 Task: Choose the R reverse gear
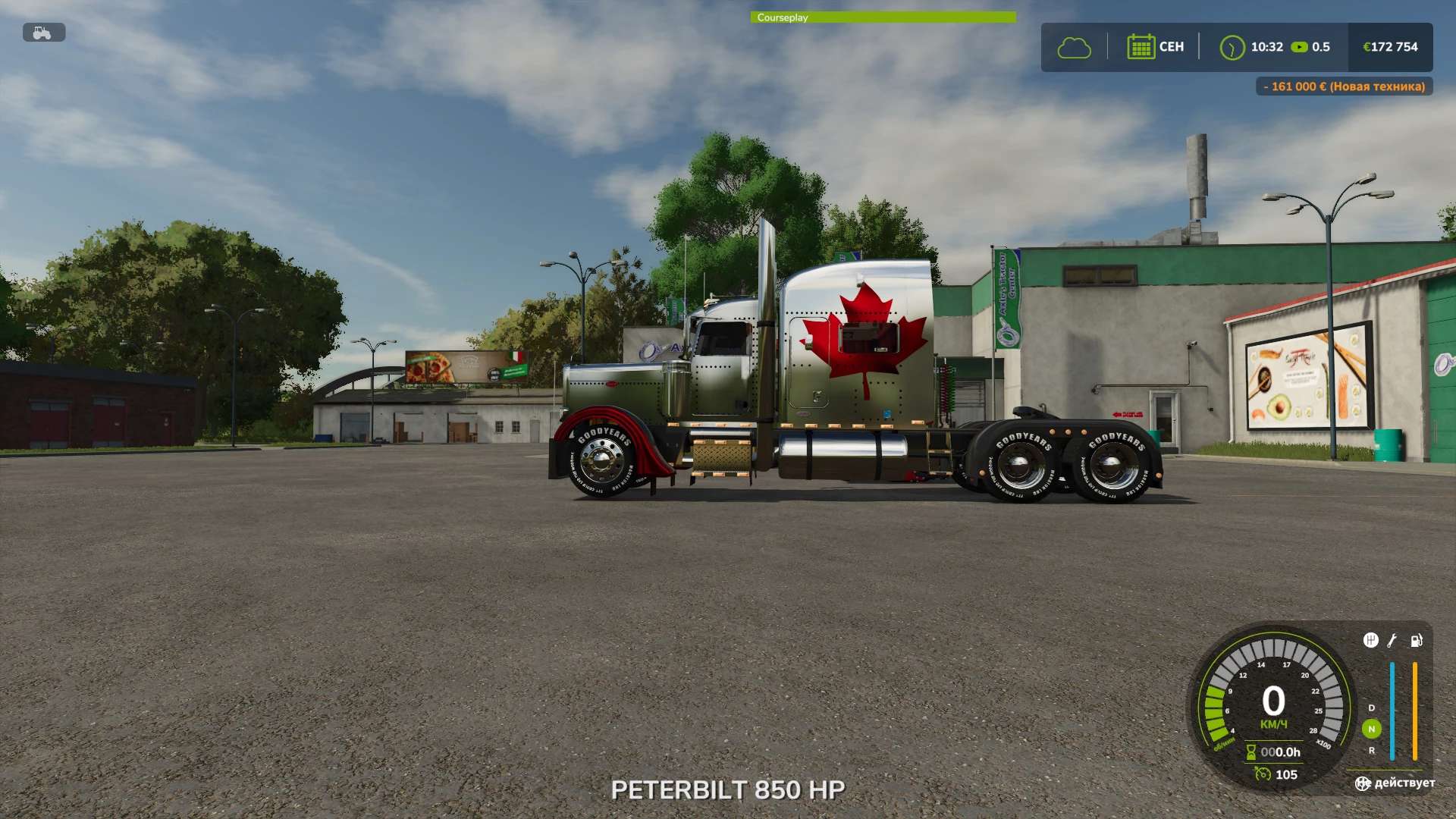pos(1371,751)
